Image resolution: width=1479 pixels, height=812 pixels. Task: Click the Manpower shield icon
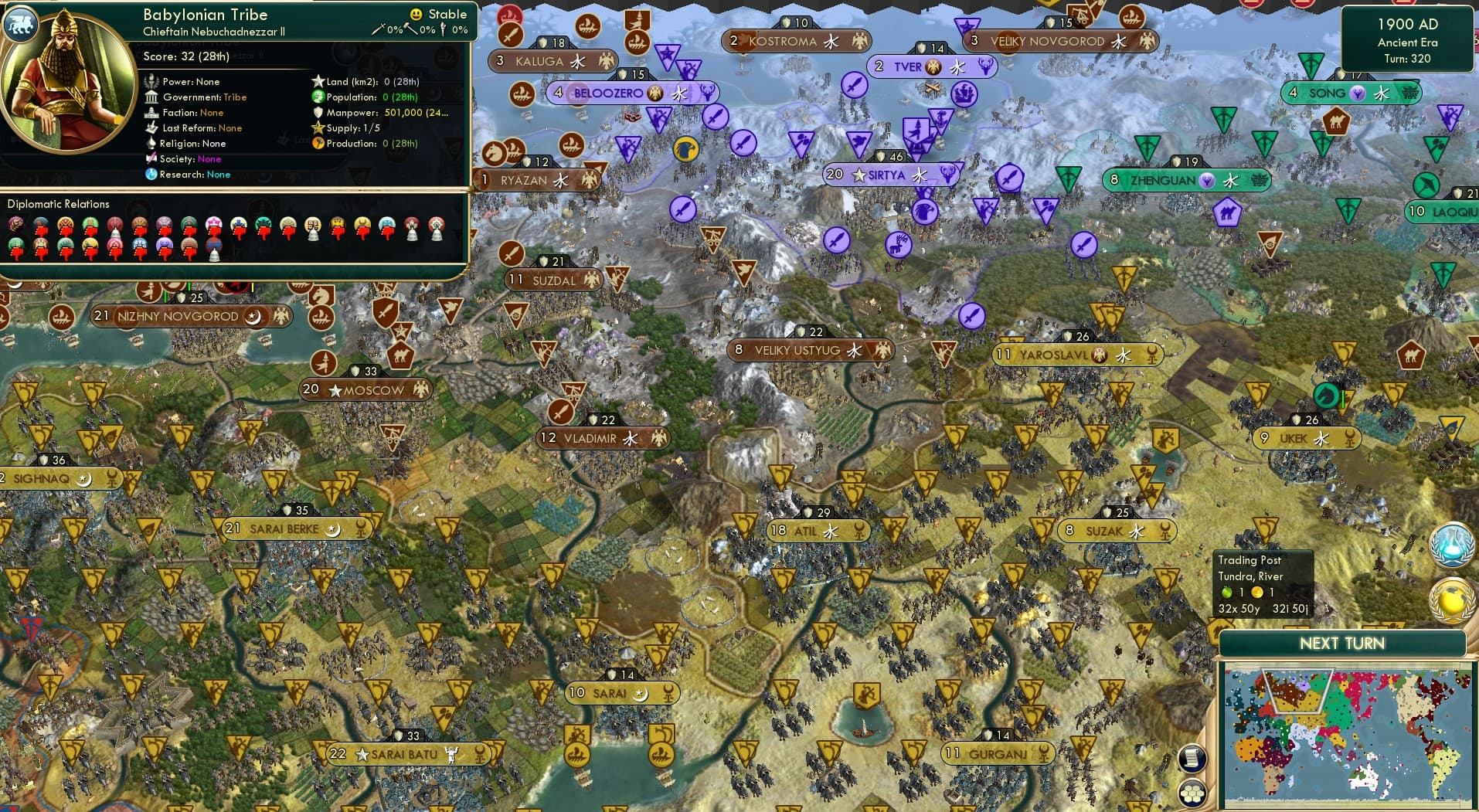click(318, 114)
